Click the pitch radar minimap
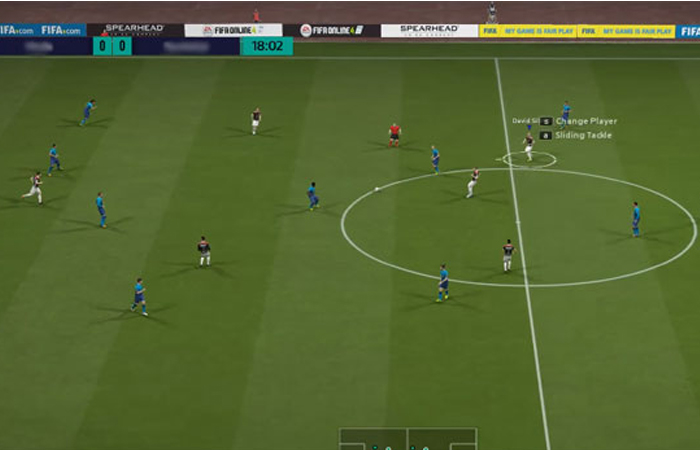 (408, 440)
